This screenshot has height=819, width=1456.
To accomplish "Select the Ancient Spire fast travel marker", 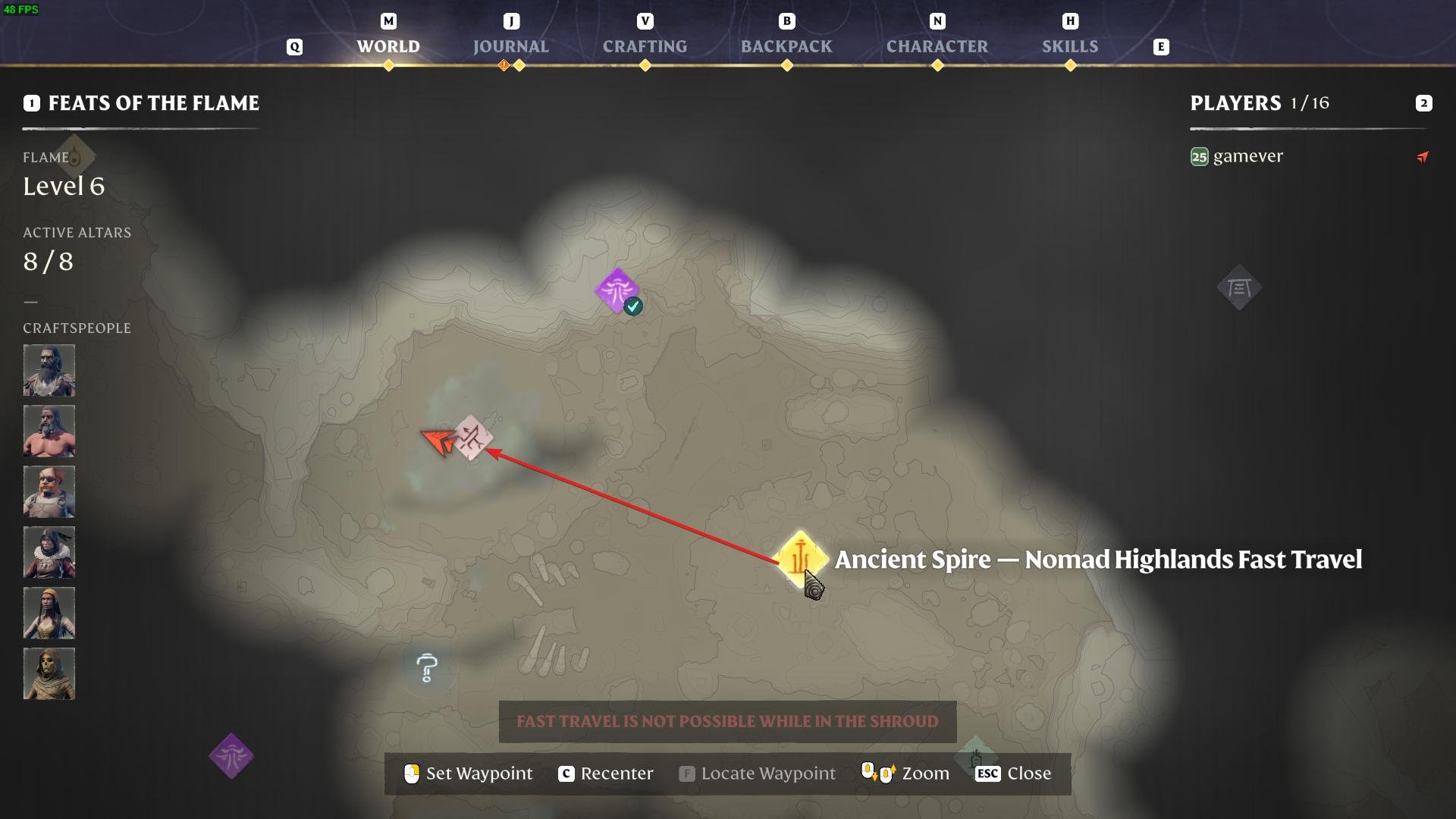I will pos(800,557).
